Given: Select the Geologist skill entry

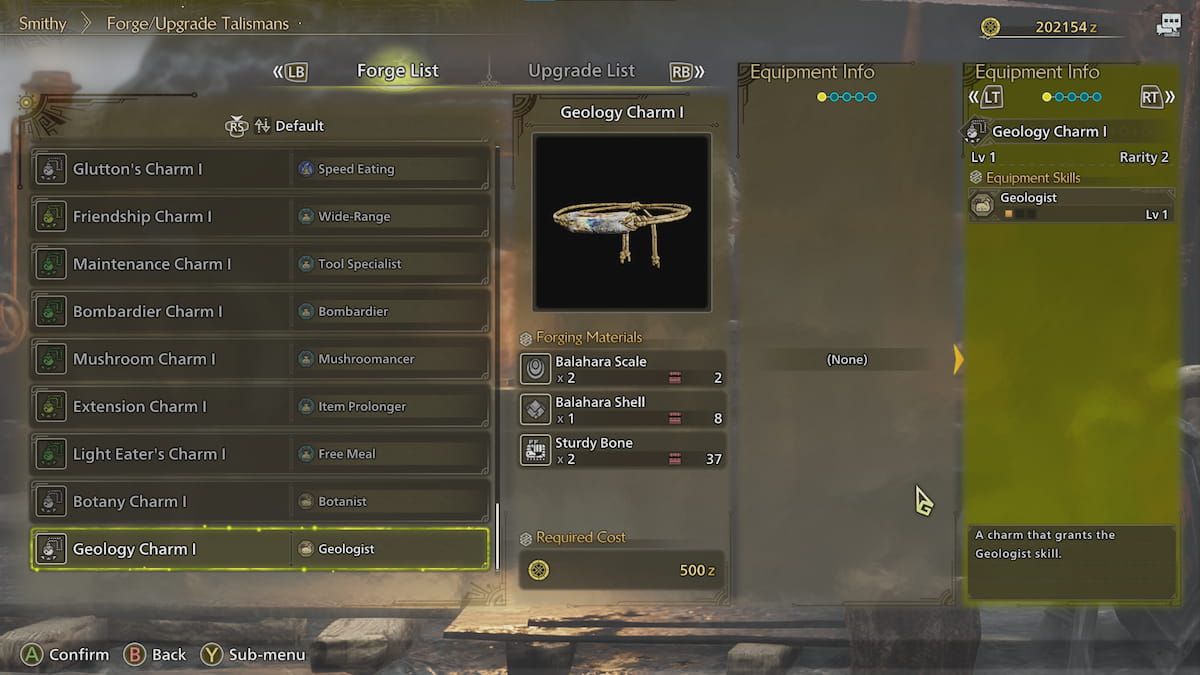Looking at the screenshot, I should [1070, 205].
